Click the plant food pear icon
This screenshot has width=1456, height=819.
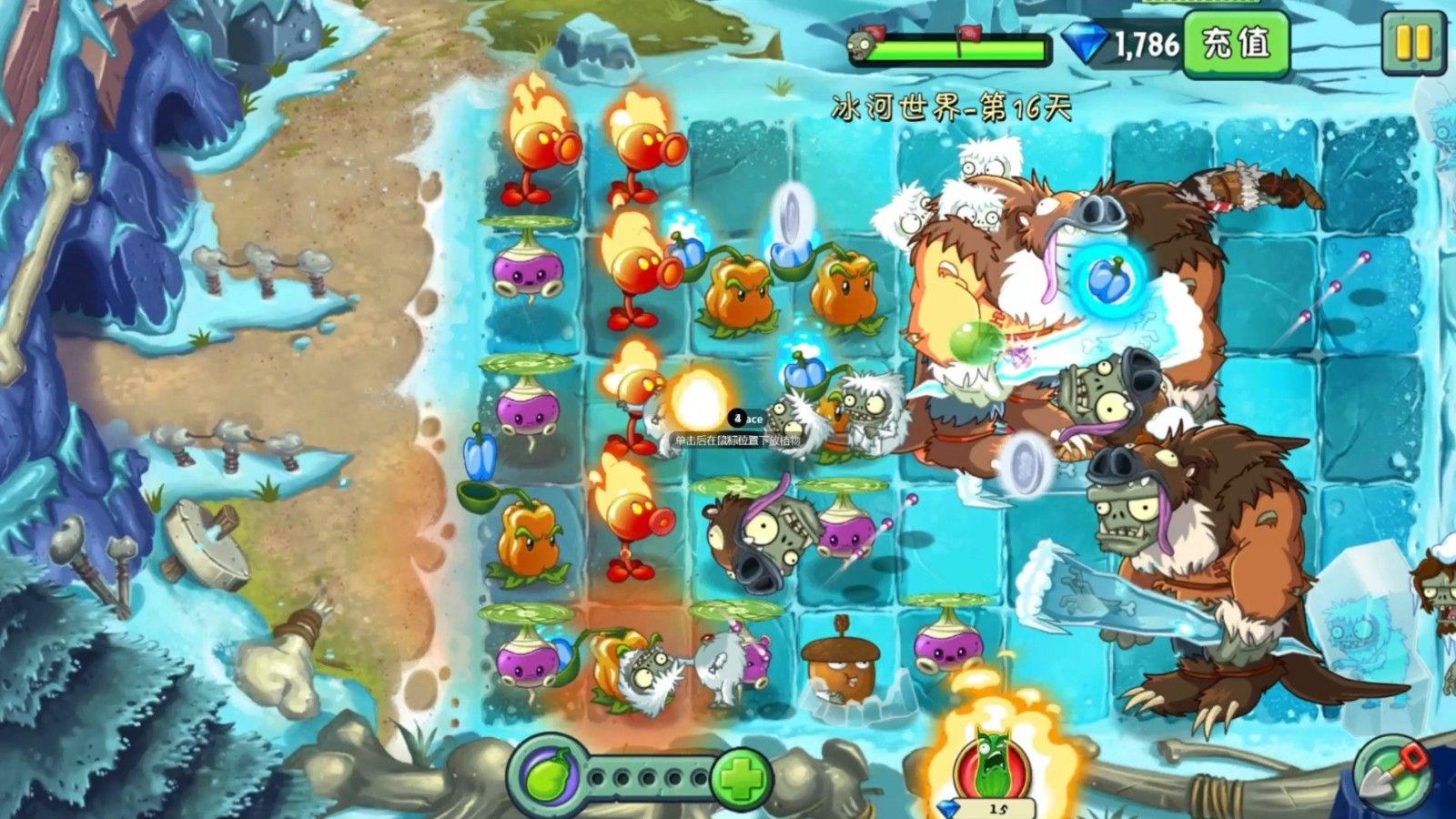click(551, 779)
